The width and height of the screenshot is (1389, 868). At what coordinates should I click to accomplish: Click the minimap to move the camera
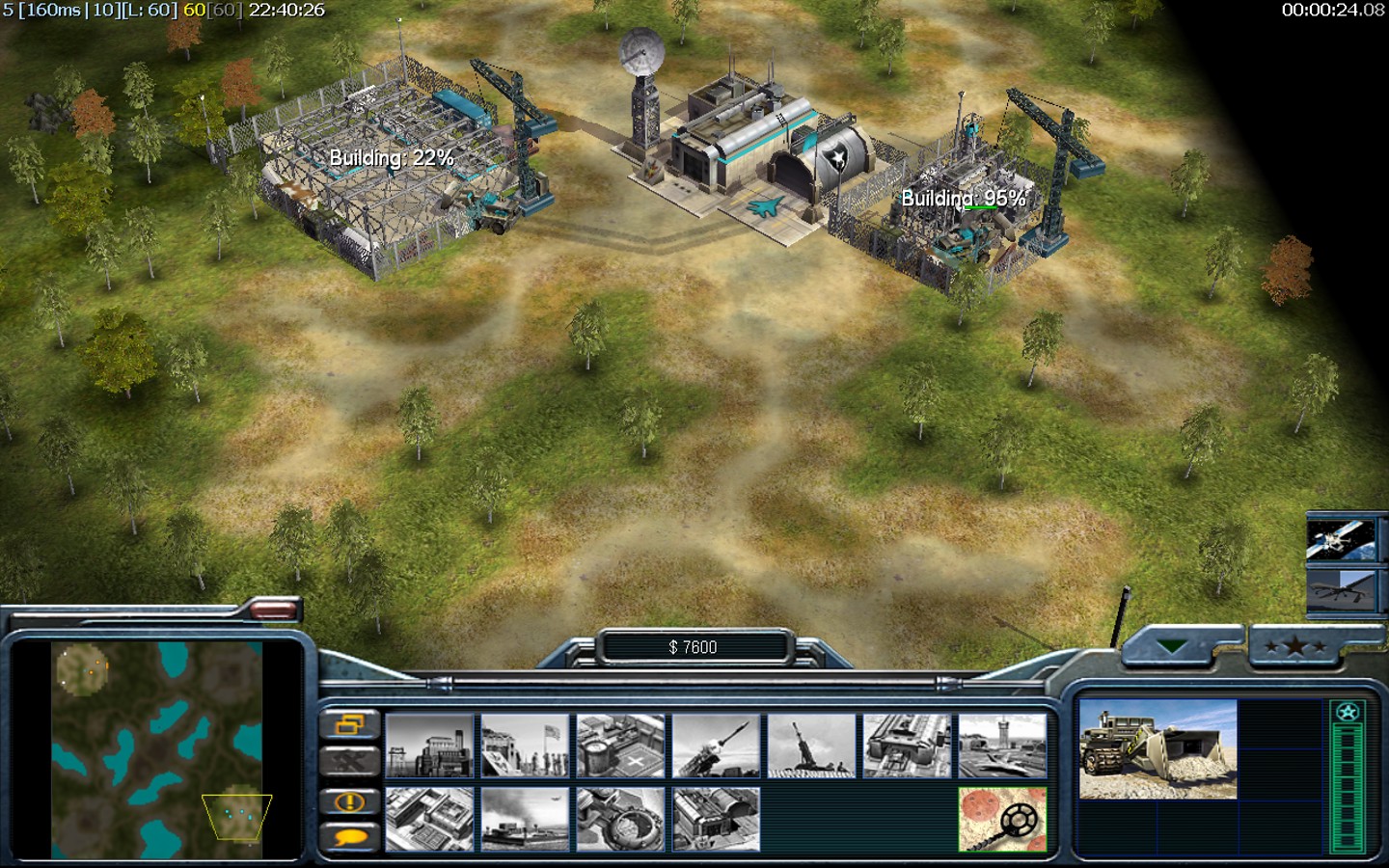pos(156,750)
